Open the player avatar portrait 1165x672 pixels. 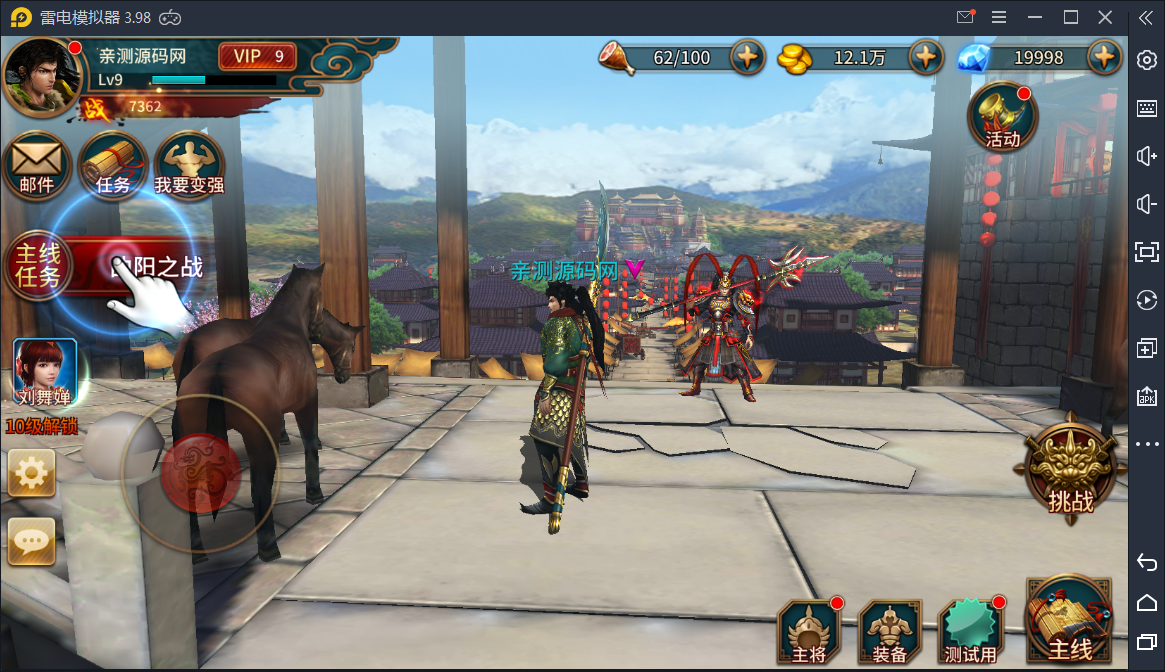click(x=42, y=77)
